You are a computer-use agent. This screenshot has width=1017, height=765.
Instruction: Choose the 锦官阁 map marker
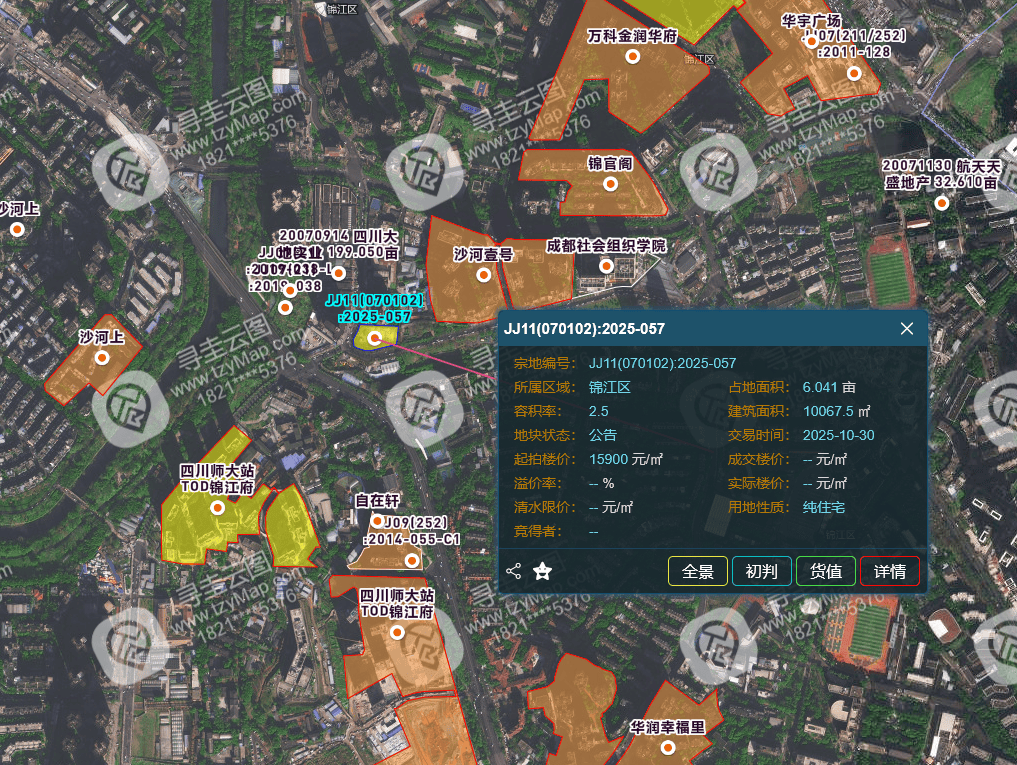(609, 184)
